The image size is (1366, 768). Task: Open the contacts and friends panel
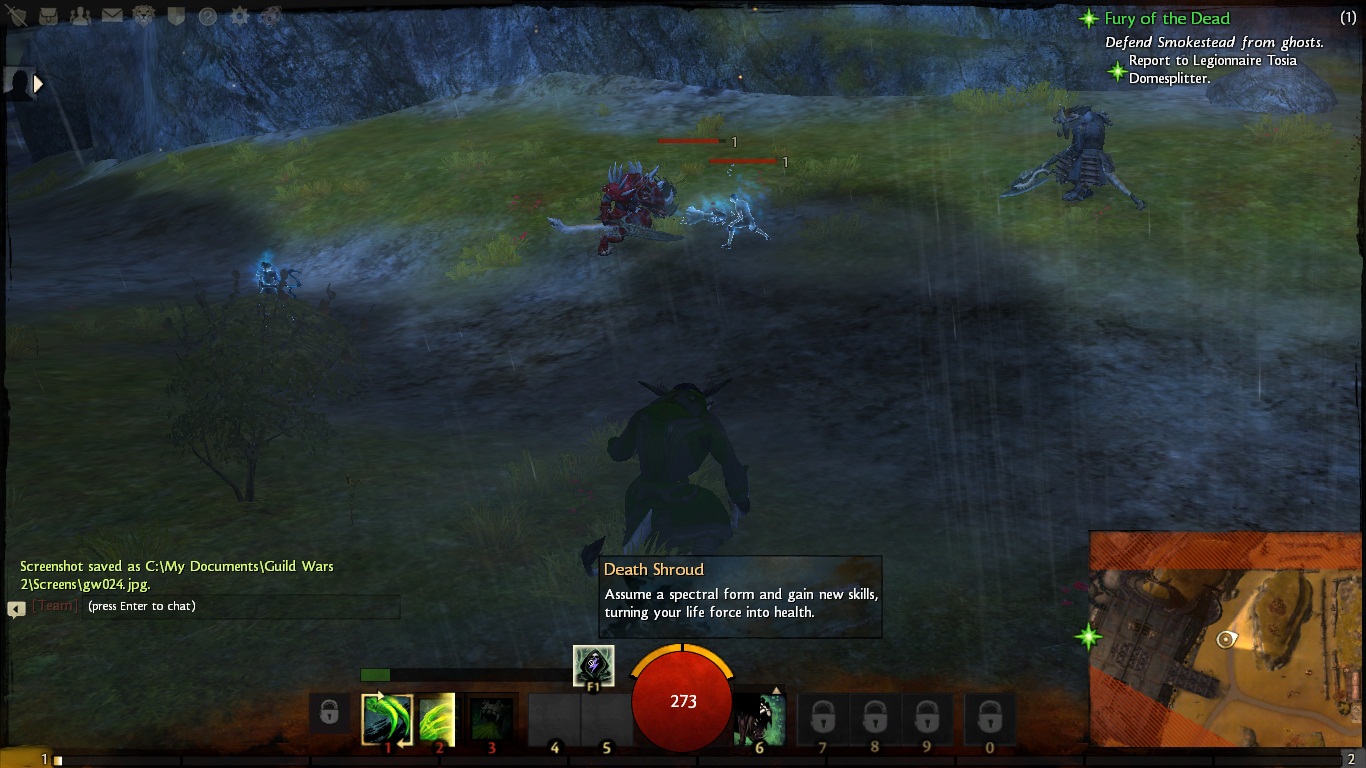click(x=81, y=16)
